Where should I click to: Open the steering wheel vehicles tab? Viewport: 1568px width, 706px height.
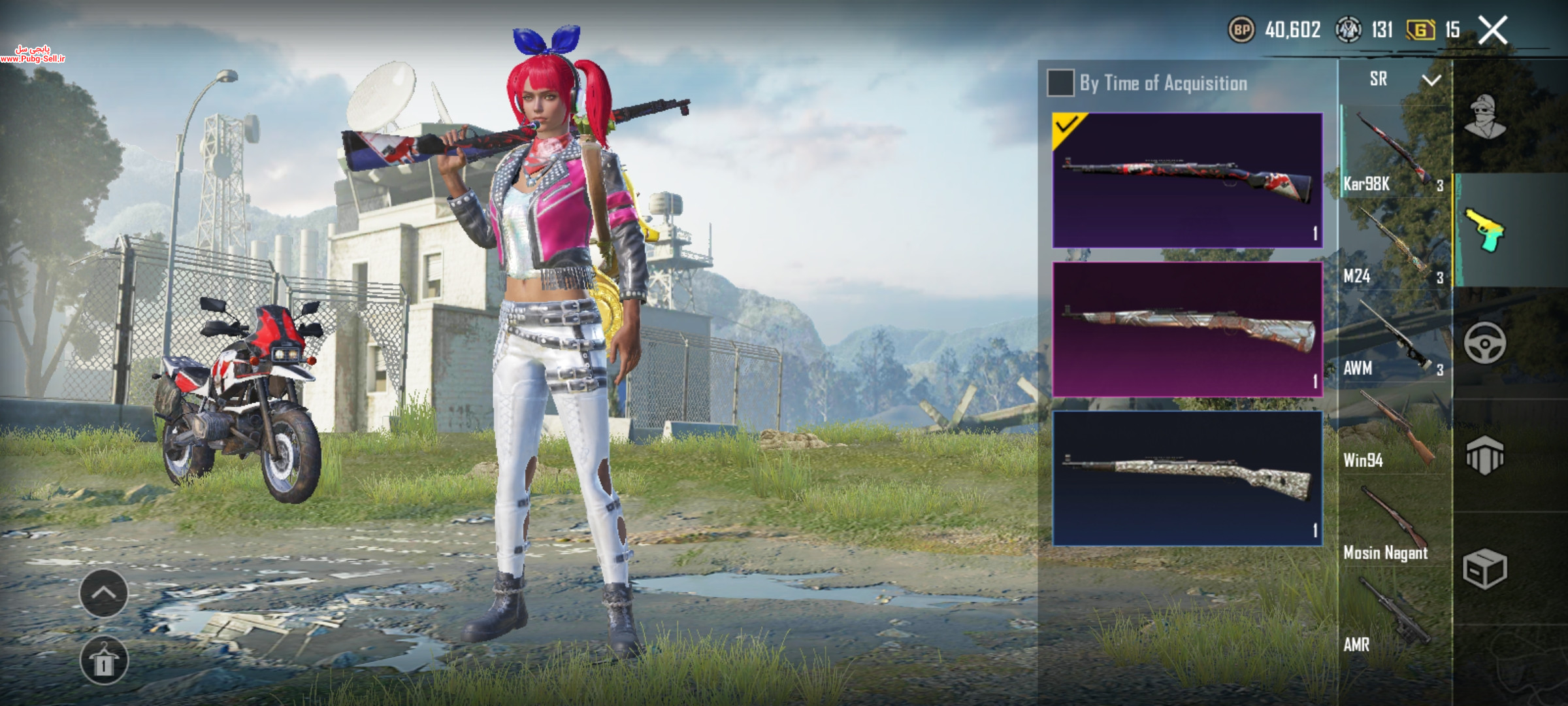click(x=1485, y=343)
